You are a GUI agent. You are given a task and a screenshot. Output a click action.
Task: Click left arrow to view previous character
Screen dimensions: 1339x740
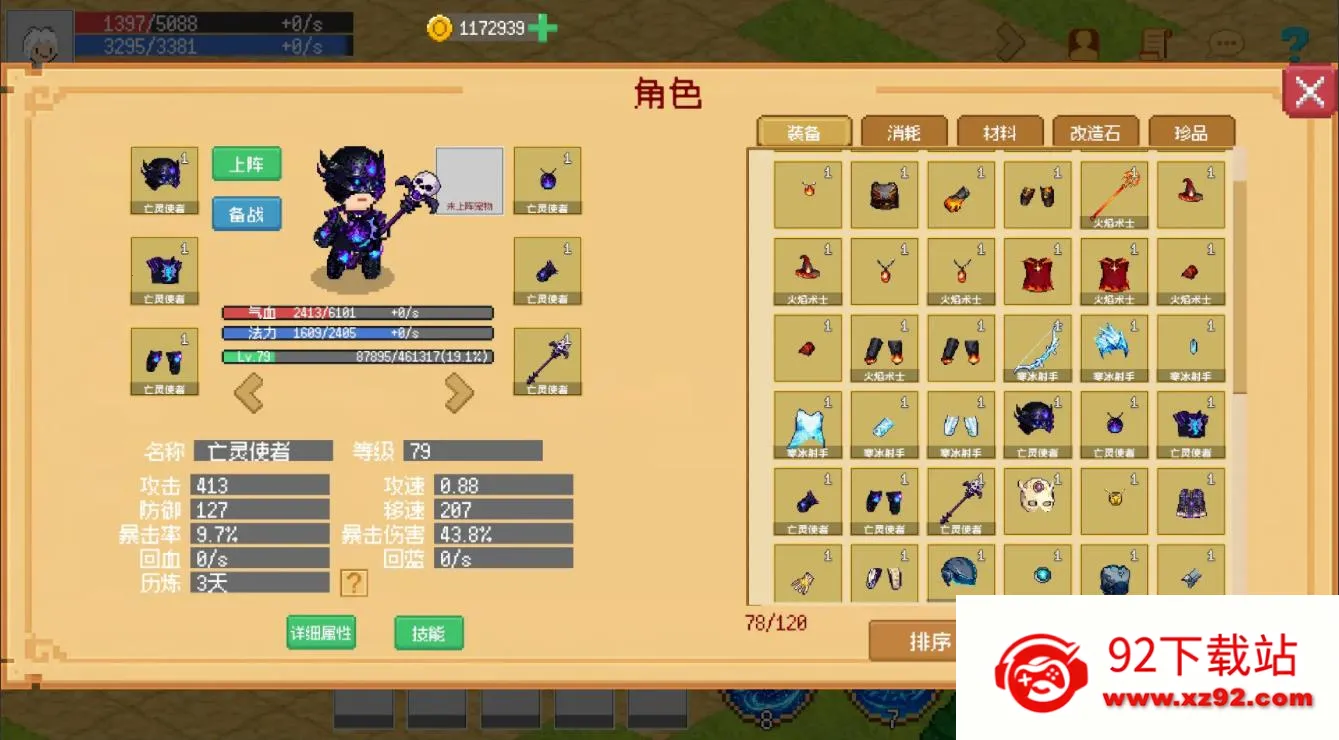point(249,391)
